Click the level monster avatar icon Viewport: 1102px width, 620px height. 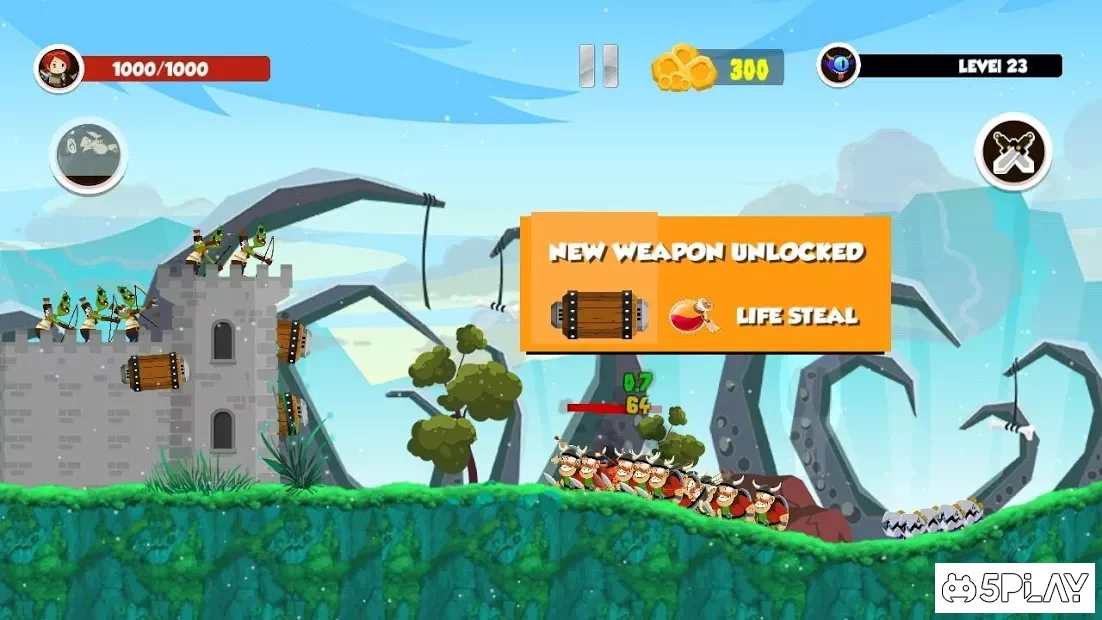pos(838,66)
